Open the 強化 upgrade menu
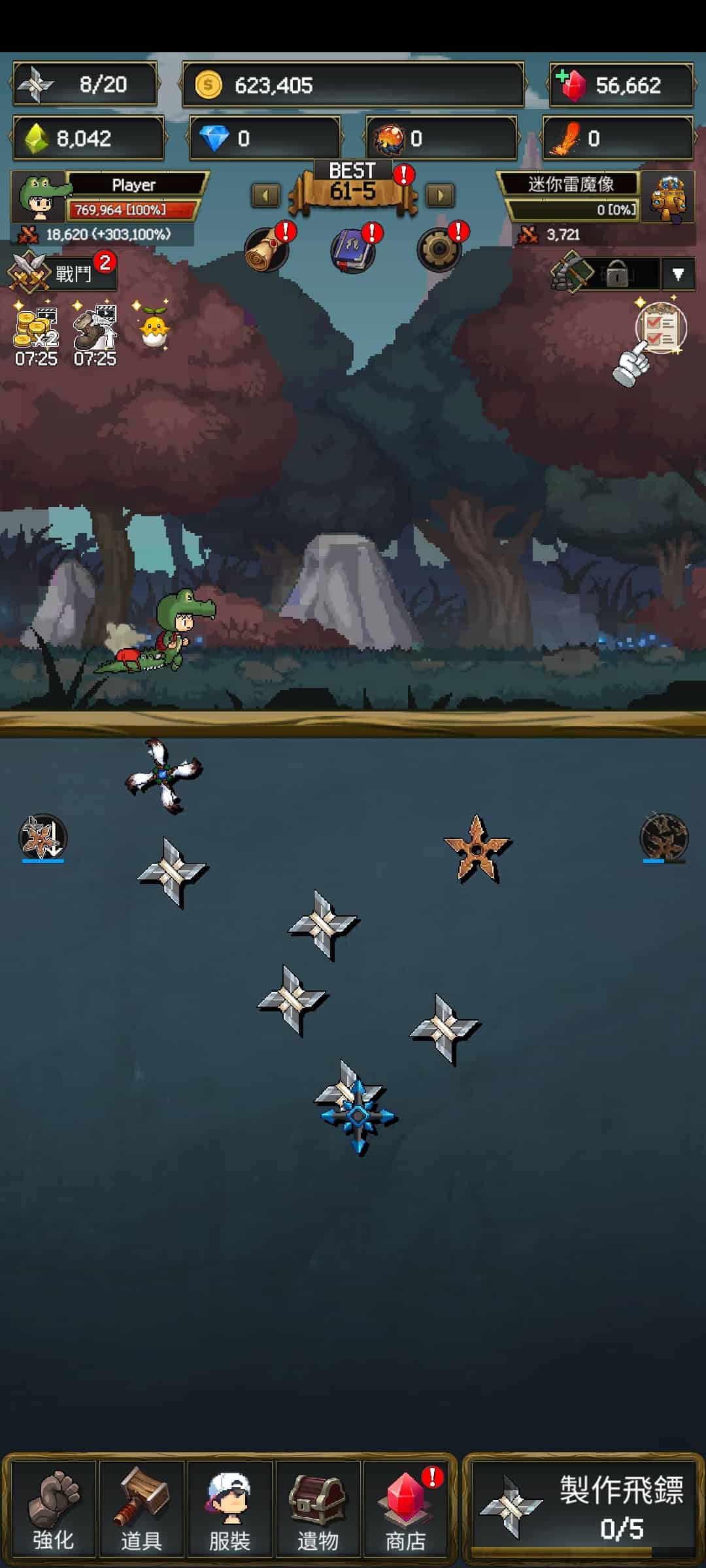The height and width of the screenshot is (1568, 706). pyautogui.click(x=54, y=1509)
